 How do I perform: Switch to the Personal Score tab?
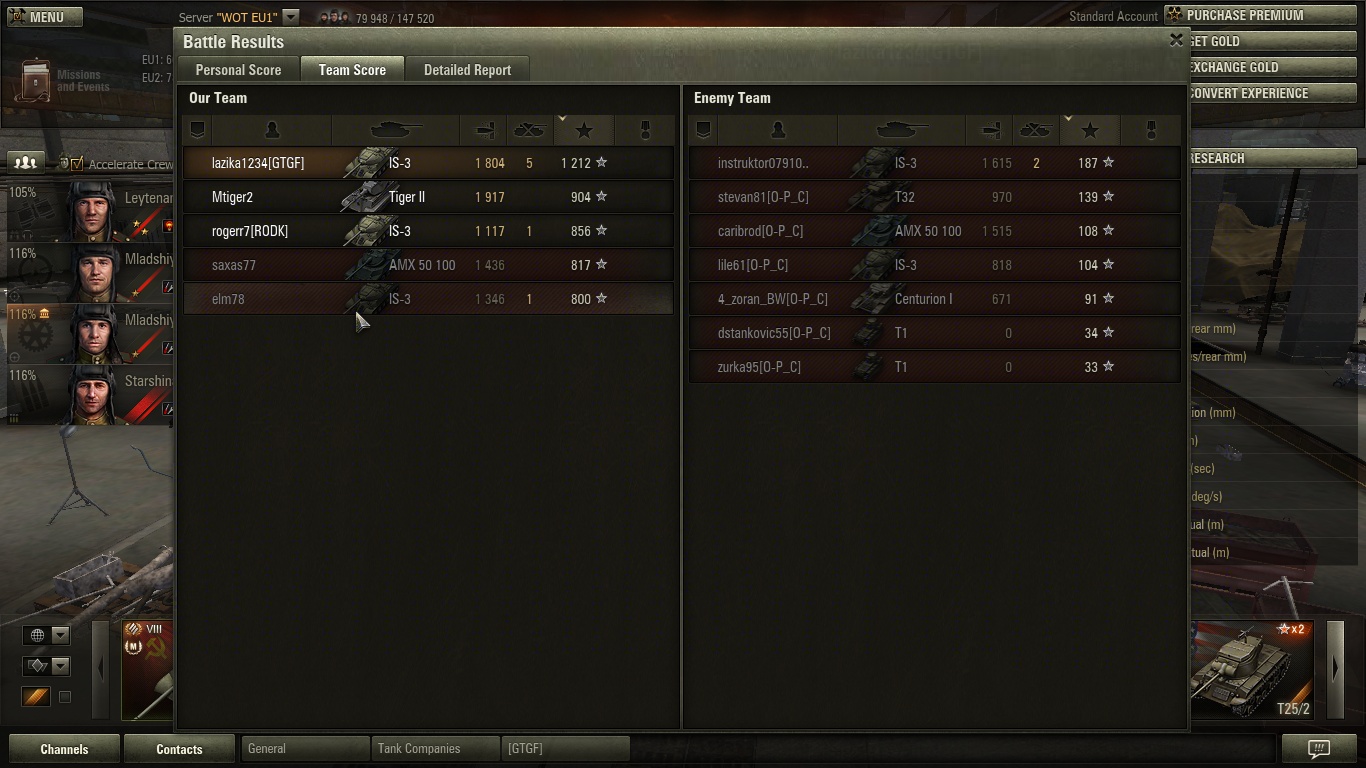[238, 70]
